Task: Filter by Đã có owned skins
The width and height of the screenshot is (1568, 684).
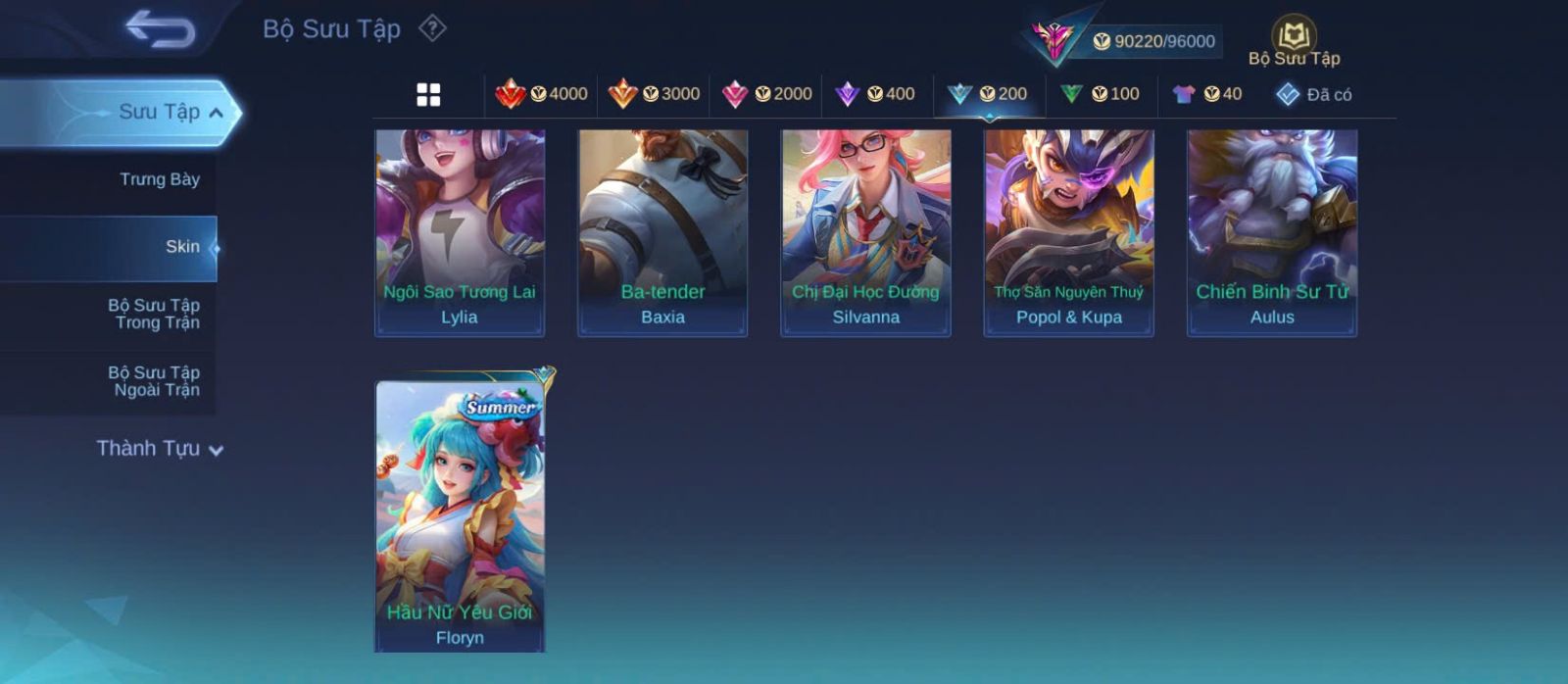Action: tap(1314, 94)
